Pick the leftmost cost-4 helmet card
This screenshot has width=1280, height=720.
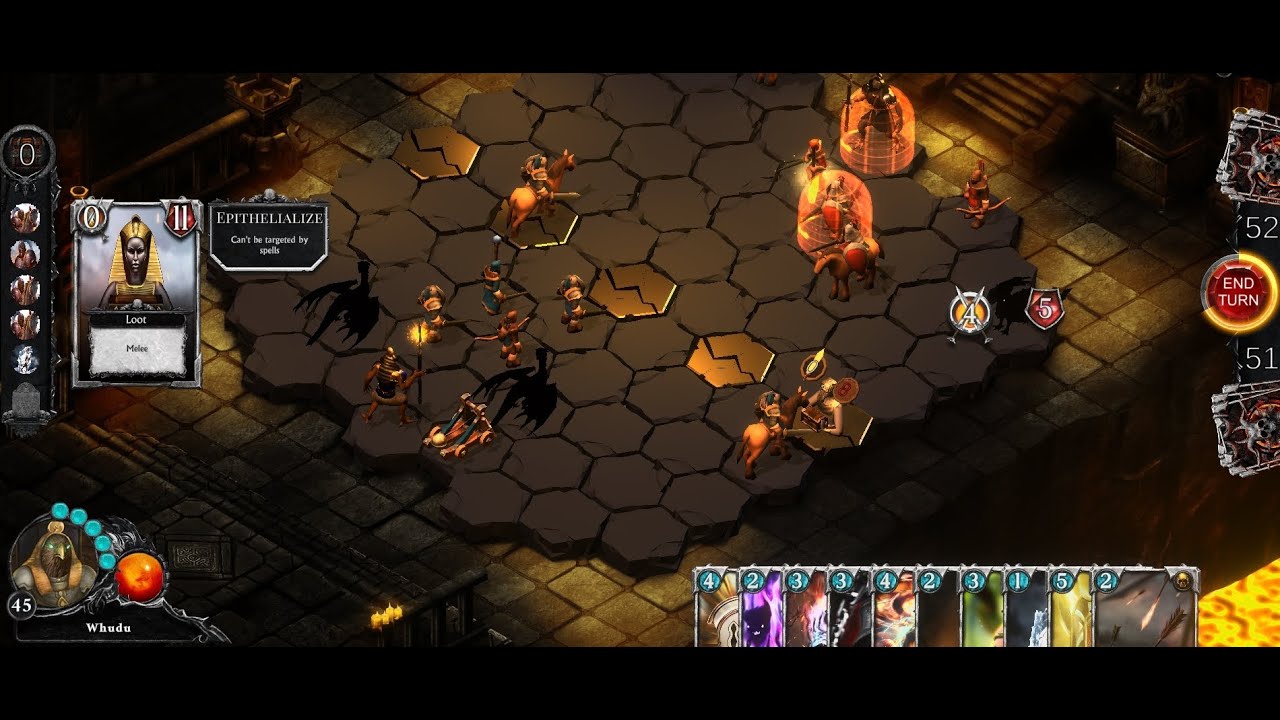[716, 608]
